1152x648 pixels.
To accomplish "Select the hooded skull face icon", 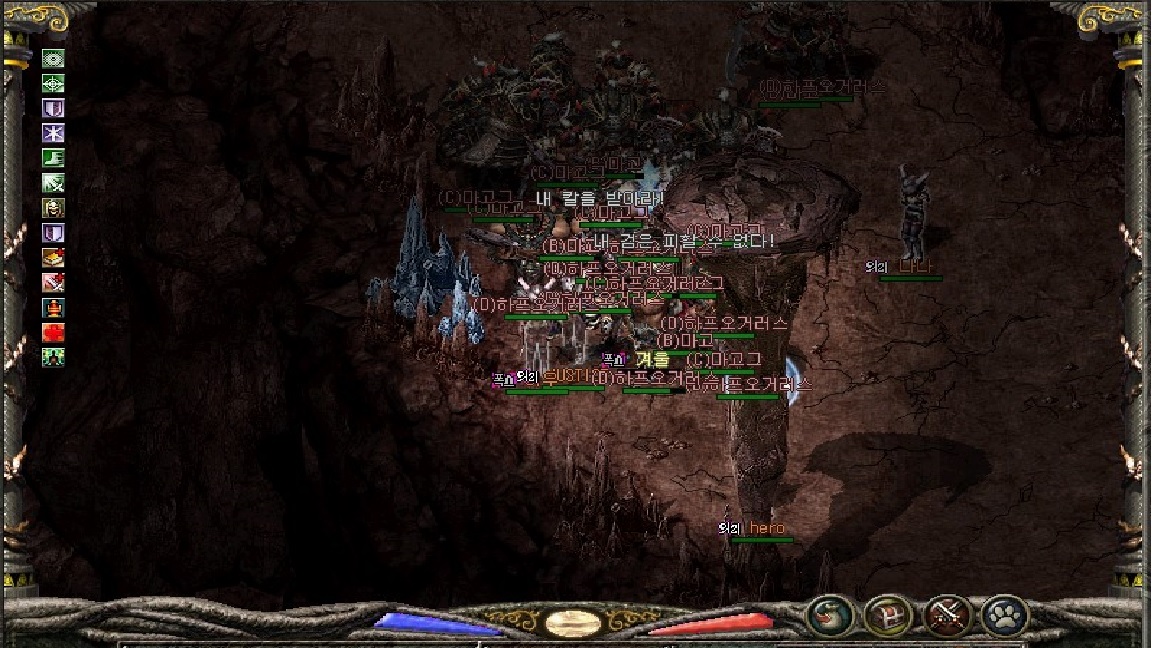I will coord(53,208).
